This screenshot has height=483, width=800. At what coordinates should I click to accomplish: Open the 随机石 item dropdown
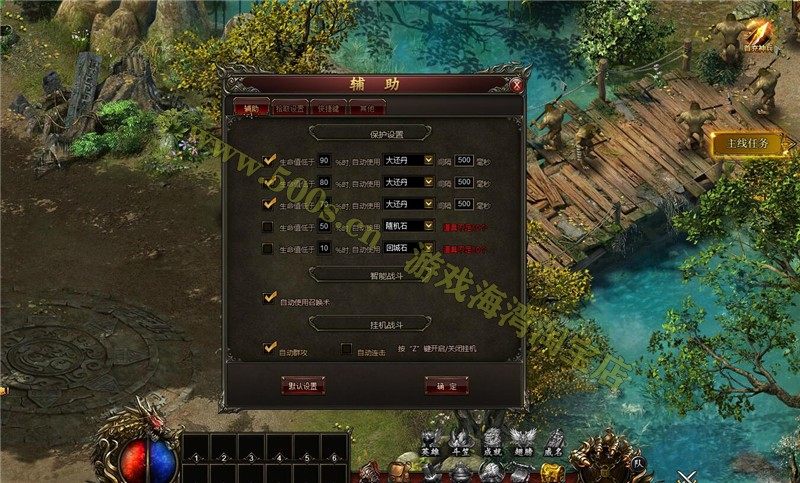(x=429, y=226)
